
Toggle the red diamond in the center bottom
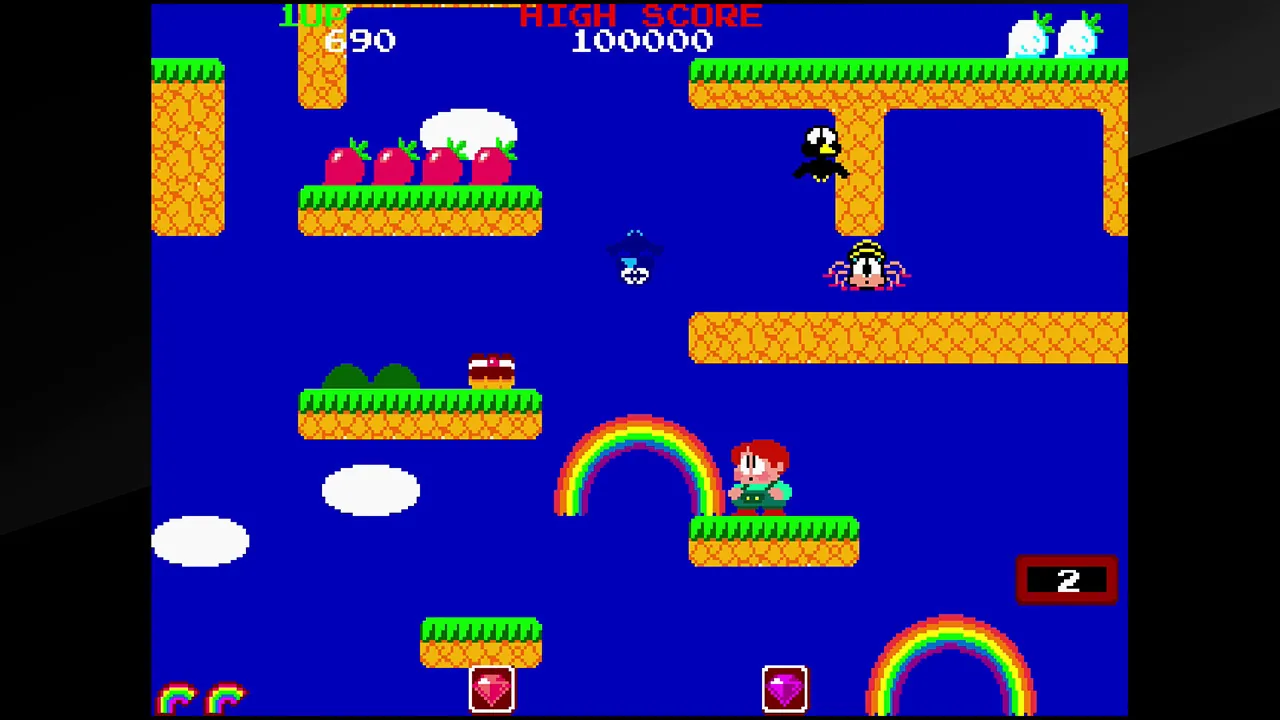pyautogui.click(x=490, y=688)
